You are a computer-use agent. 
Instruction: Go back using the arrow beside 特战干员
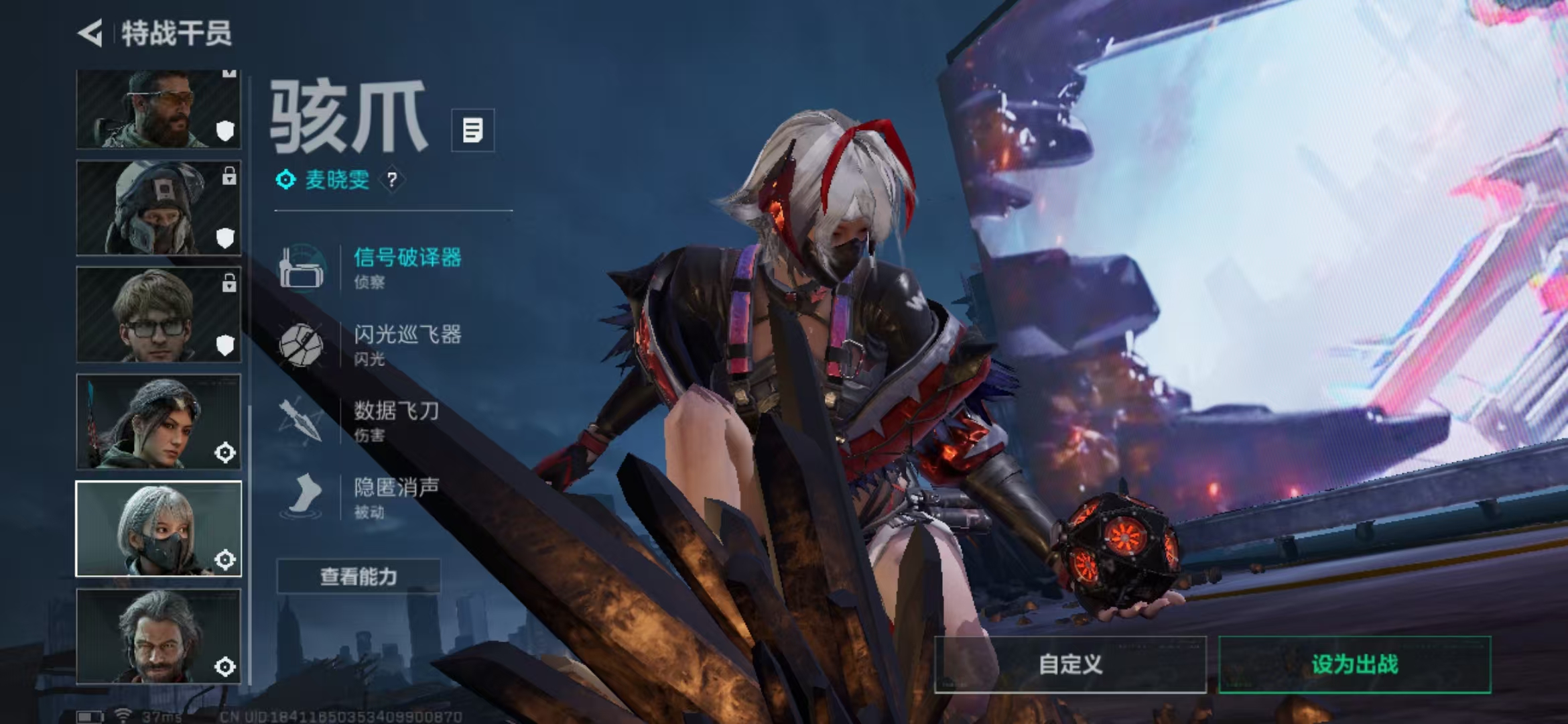pyautogui.click(x=90, y=33)
